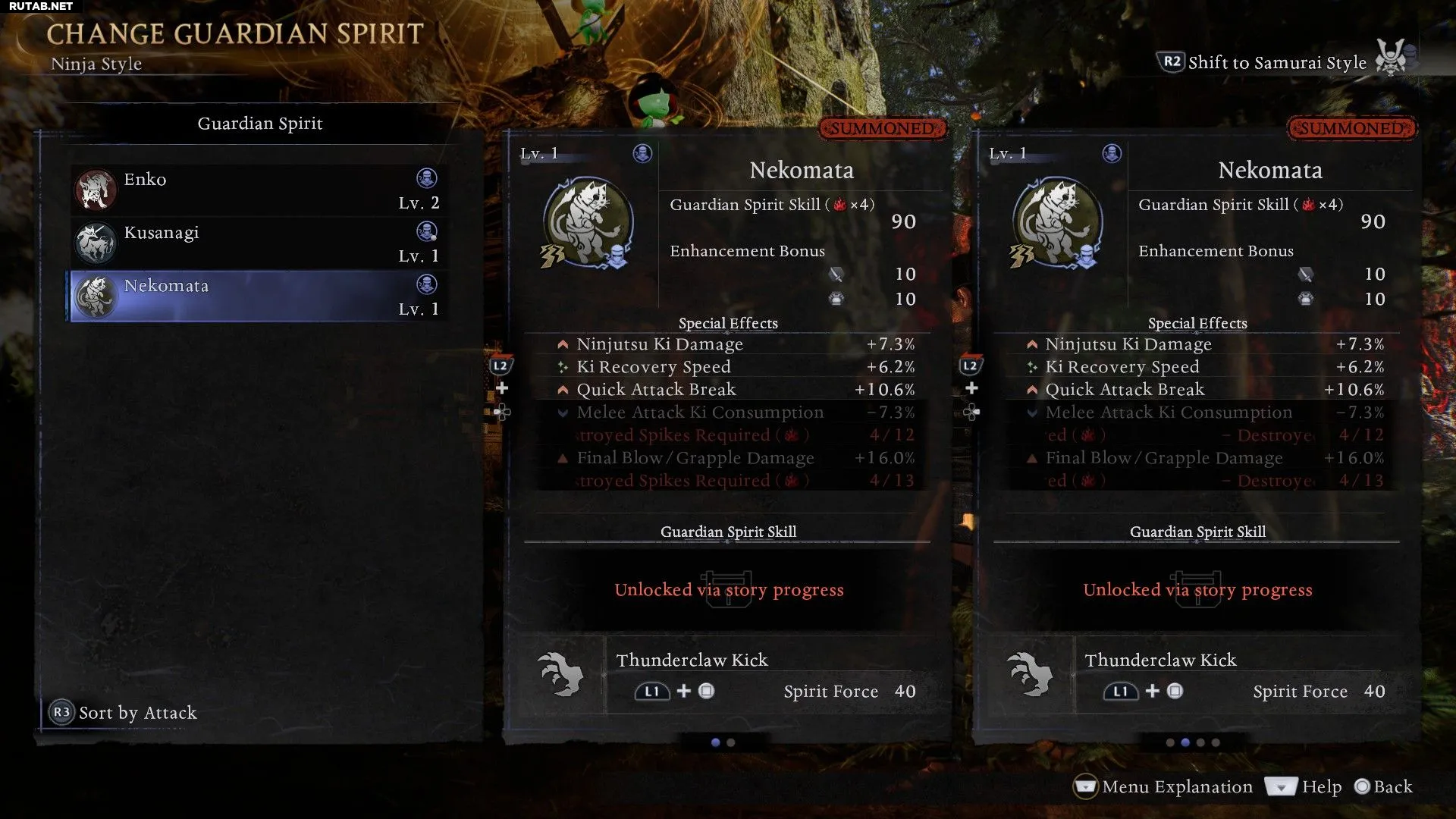Select the highlighted Nekomata list entry
The image size is (1456, 819).
[x=258, y=297]
